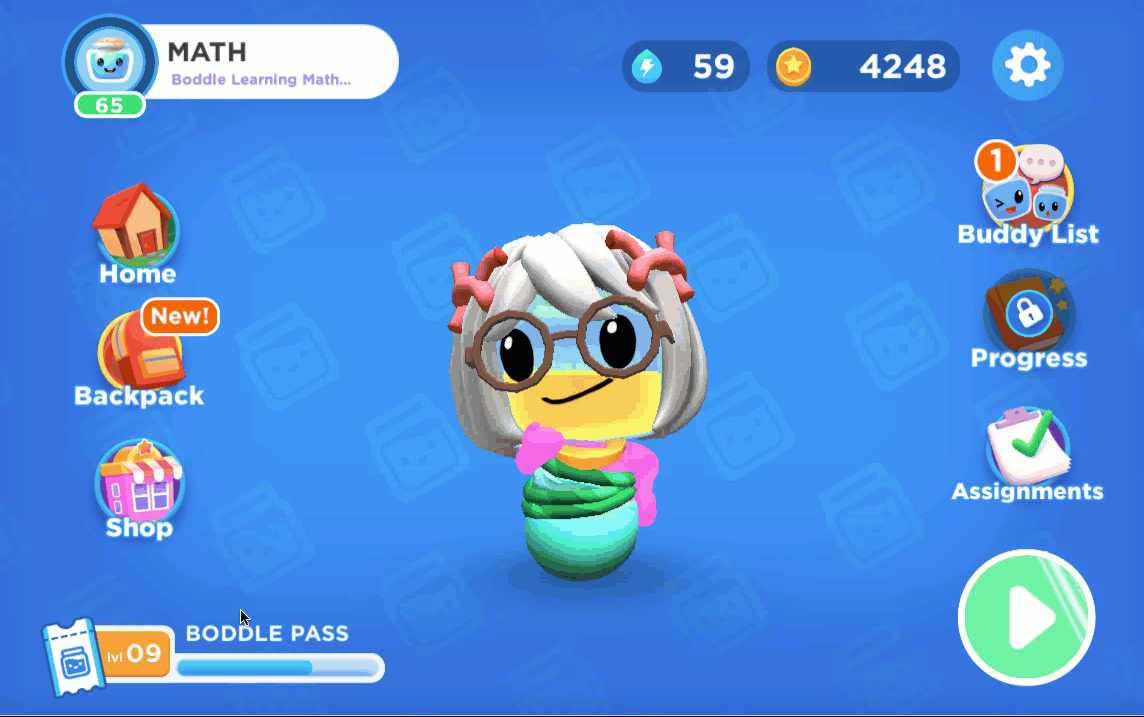Viewport: 1144px width, 717px height.
Task: Click the blue energy bolt counter
Action: coord(686,67)
